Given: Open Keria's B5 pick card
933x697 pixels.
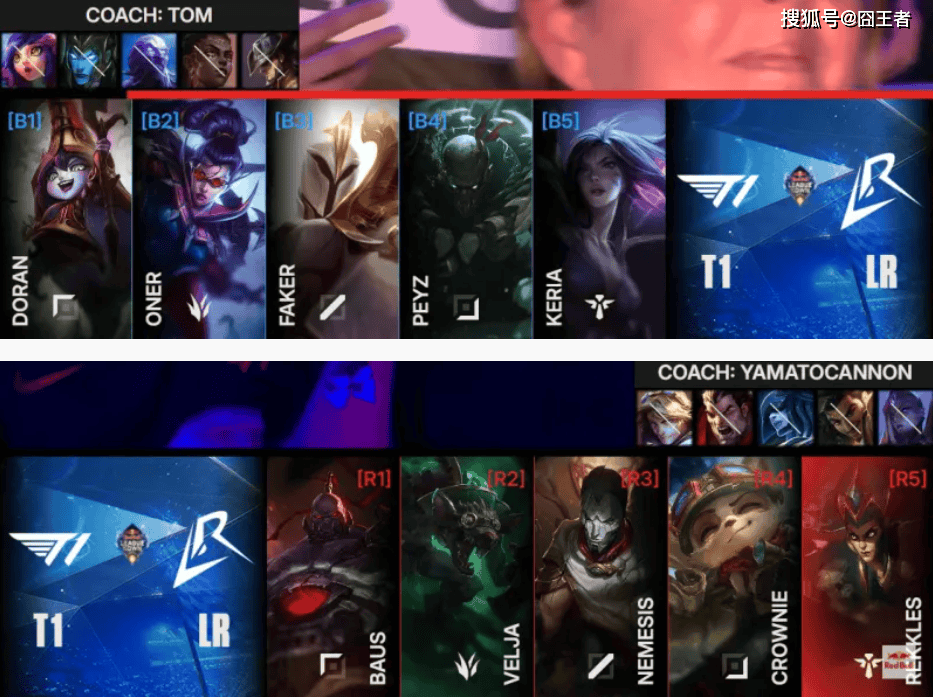Looking at the screenshot, I should [598, 218].
